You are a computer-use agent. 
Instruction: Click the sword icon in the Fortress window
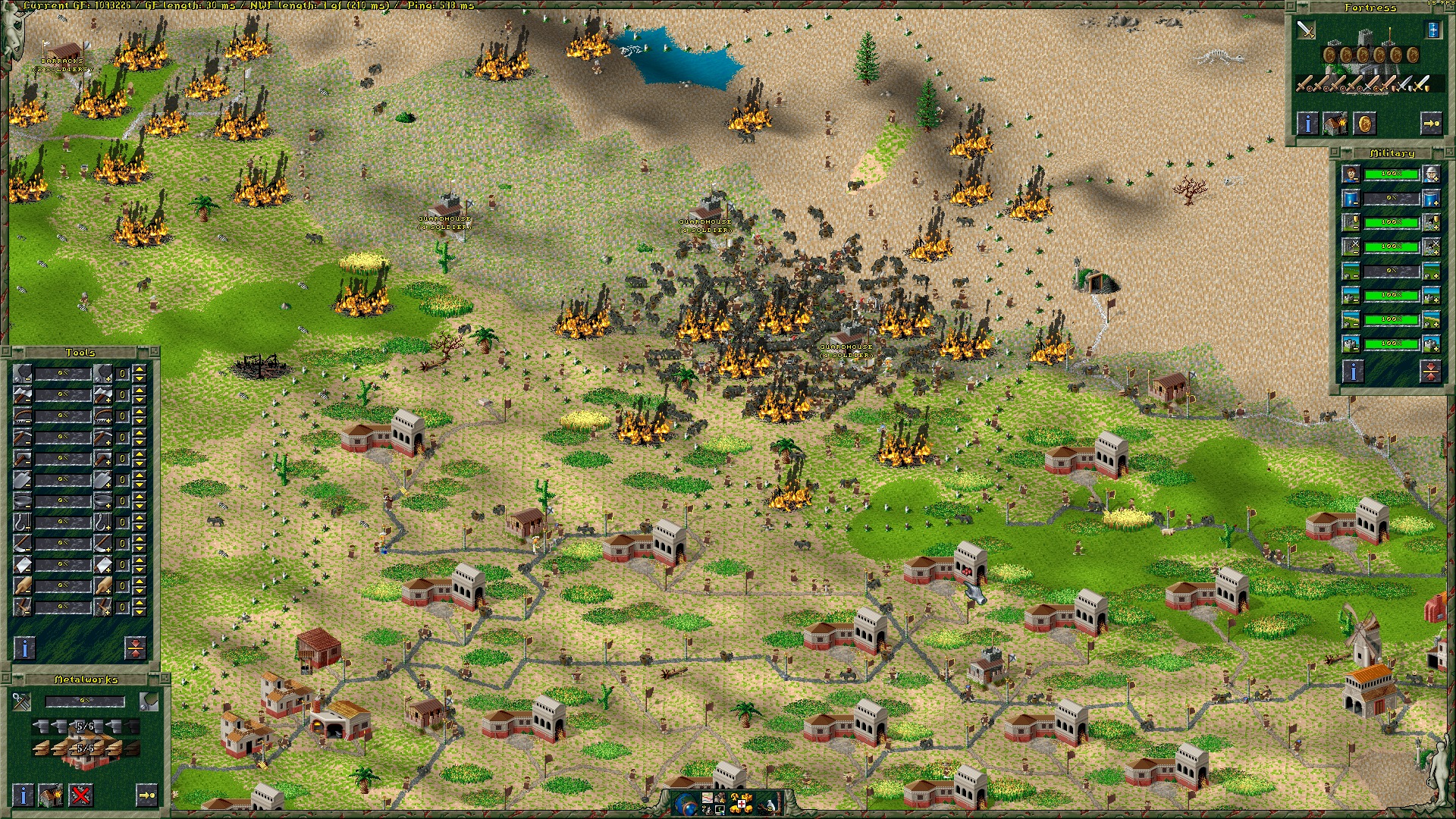point(1305,30)
